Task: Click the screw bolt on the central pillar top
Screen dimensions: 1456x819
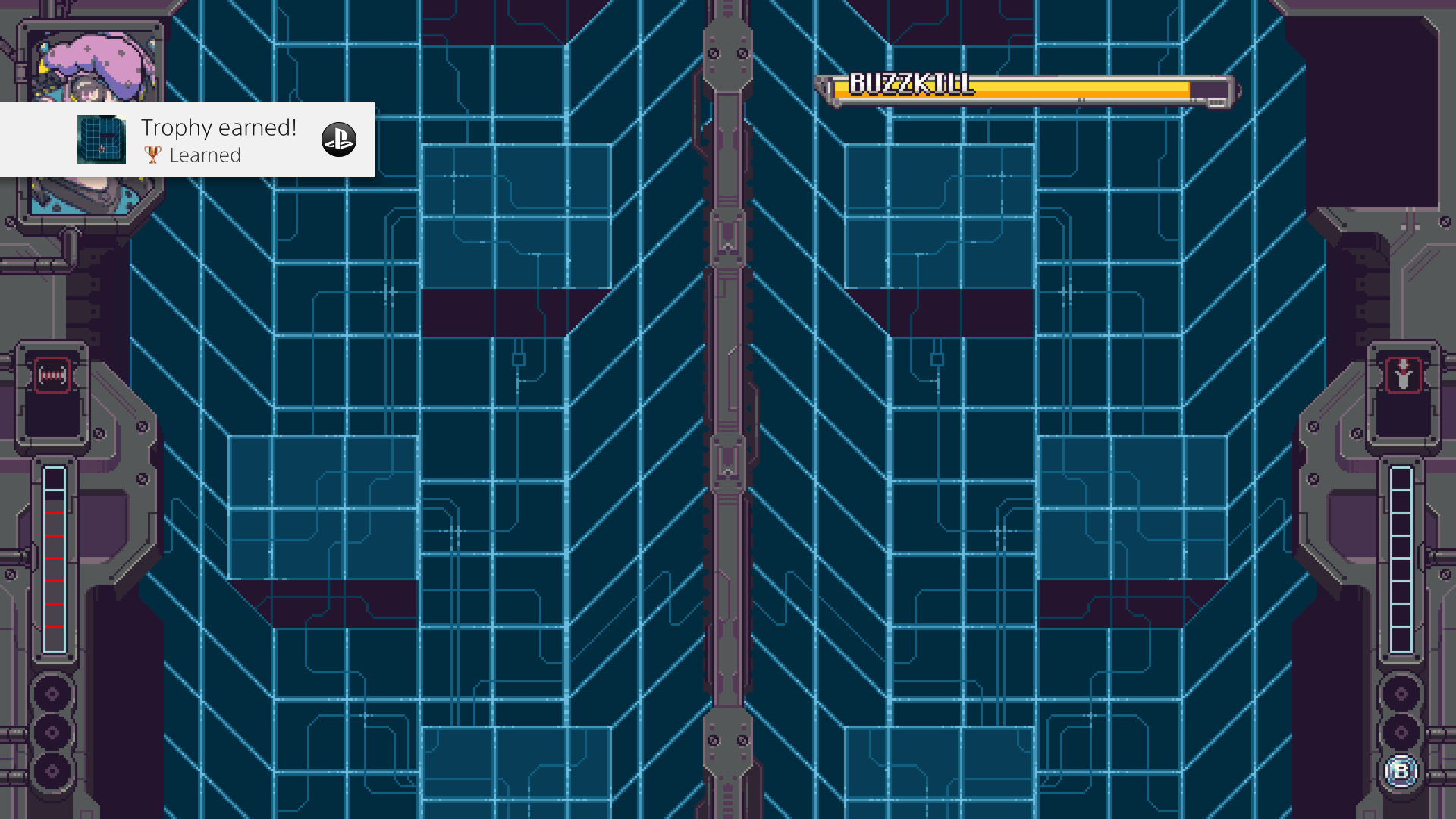Action: pyautogui.click(x=714, y=54)
